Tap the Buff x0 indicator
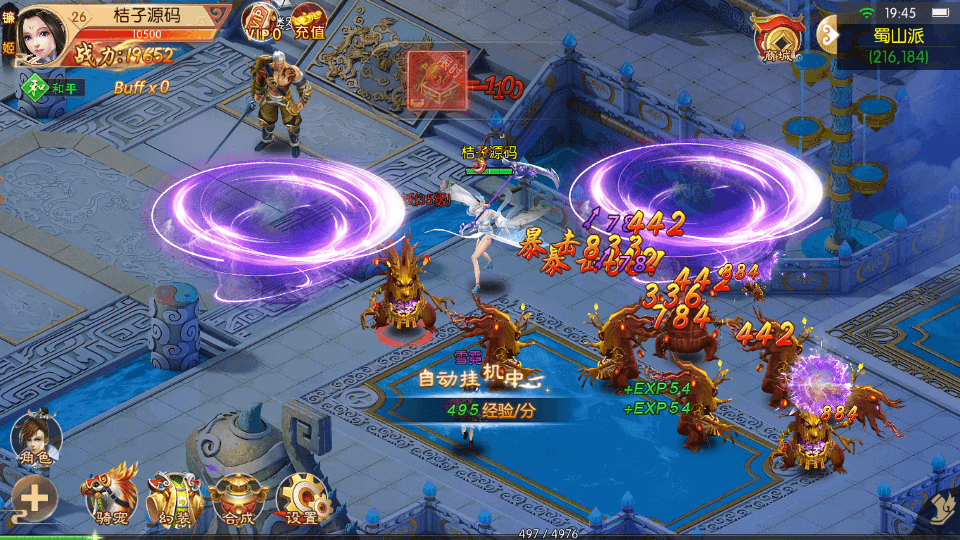Screen dimensions: 960x540 coord(141,87)
